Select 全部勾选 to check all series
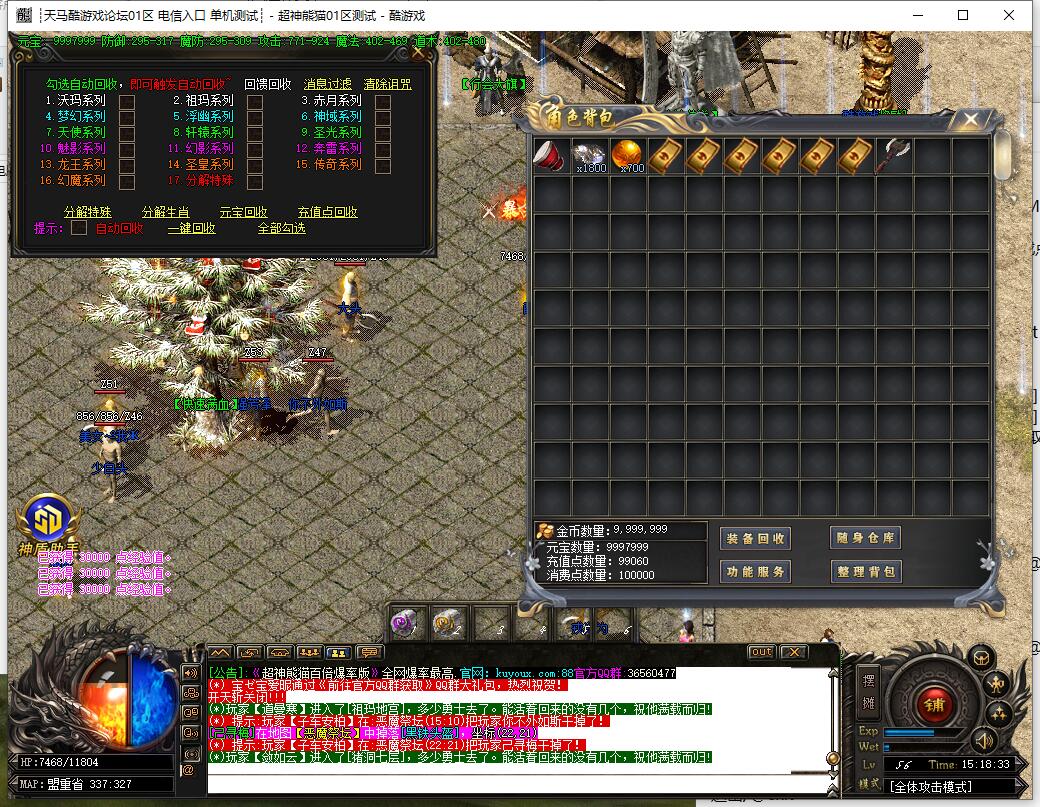This screenshot has height=807, width=1040. coord(282,228)
